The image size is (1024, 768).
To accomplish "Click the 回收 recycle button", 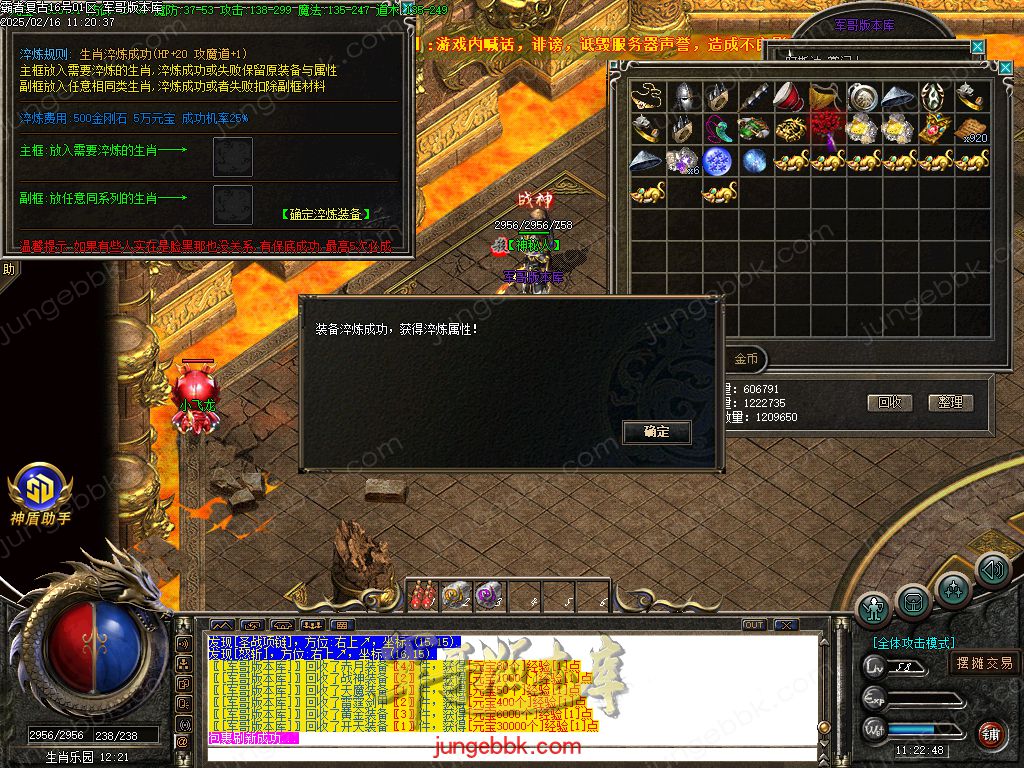I will (889, 402).
